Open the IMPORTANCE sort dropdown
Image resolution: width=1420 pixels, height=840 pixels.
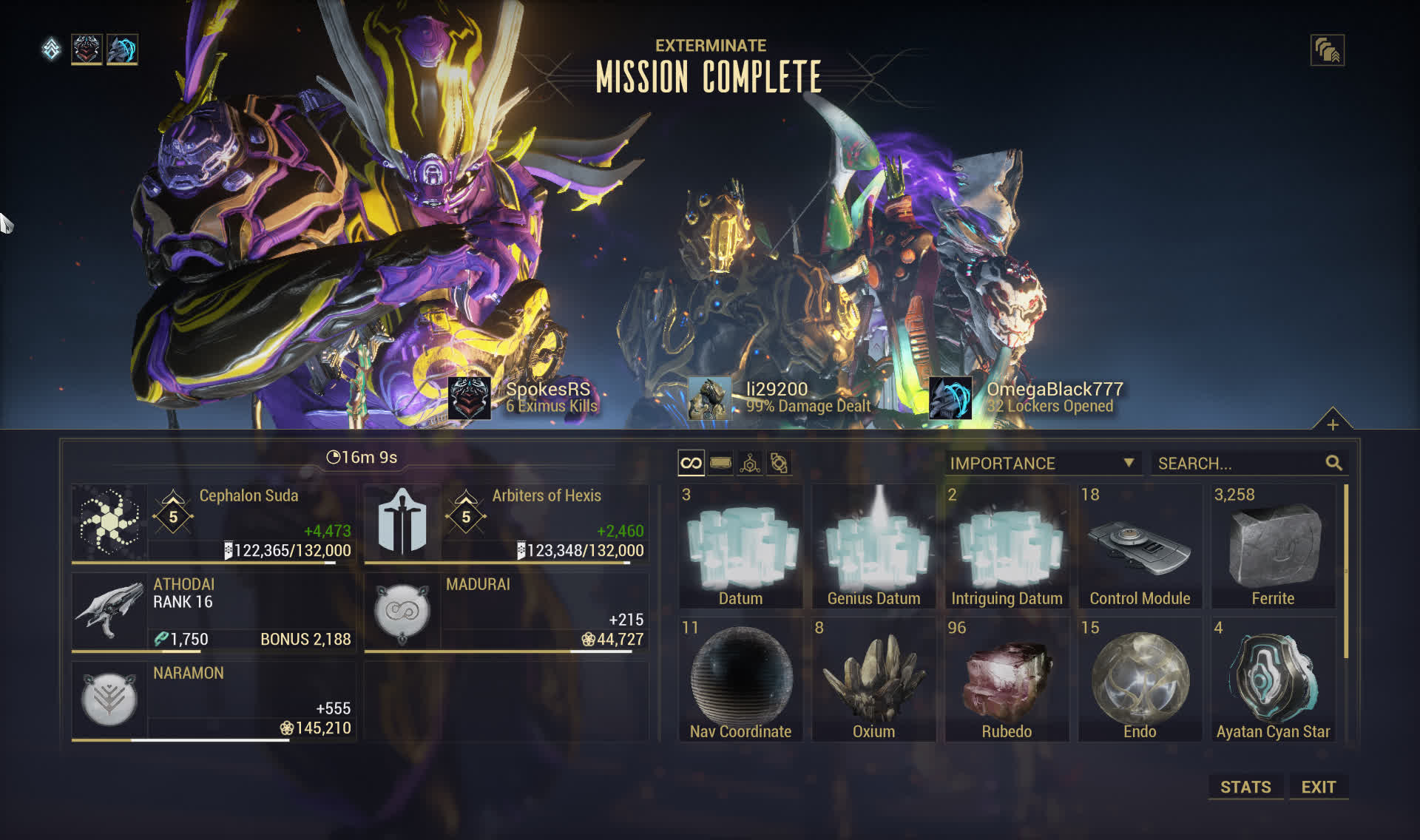tap(1041, 464)
